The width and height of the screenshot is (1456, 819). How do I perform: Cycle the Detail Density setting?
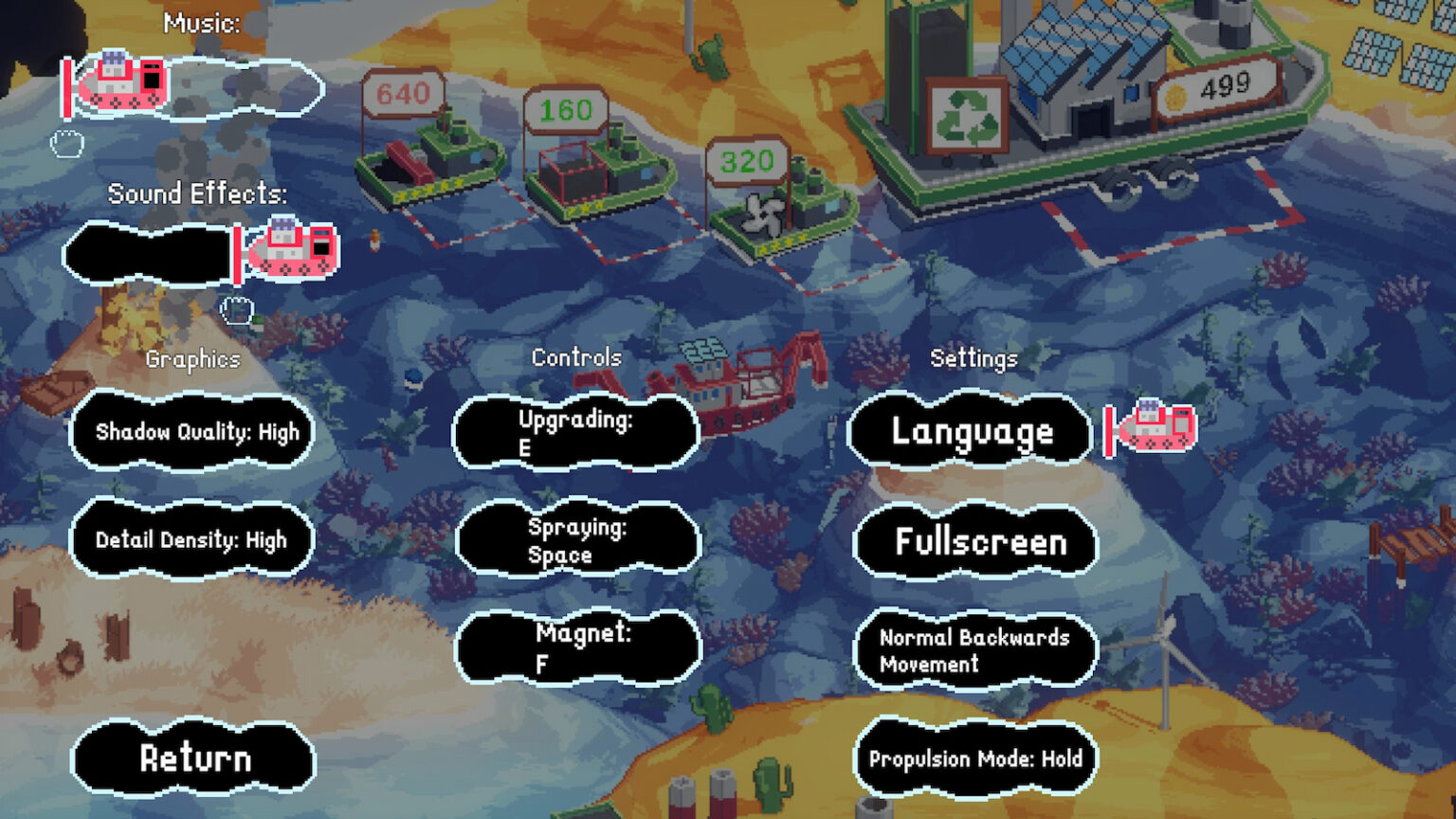191,539
